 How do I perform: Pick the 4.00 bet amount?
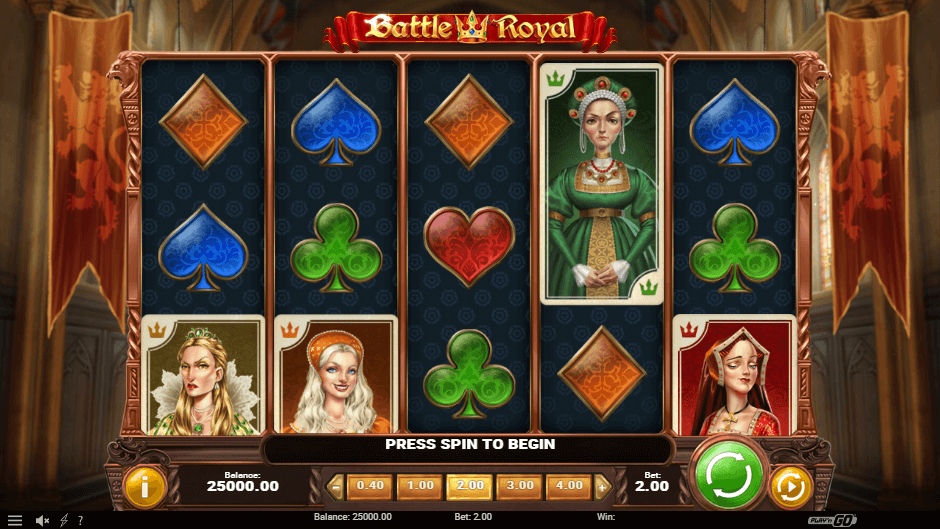point(569,486)
